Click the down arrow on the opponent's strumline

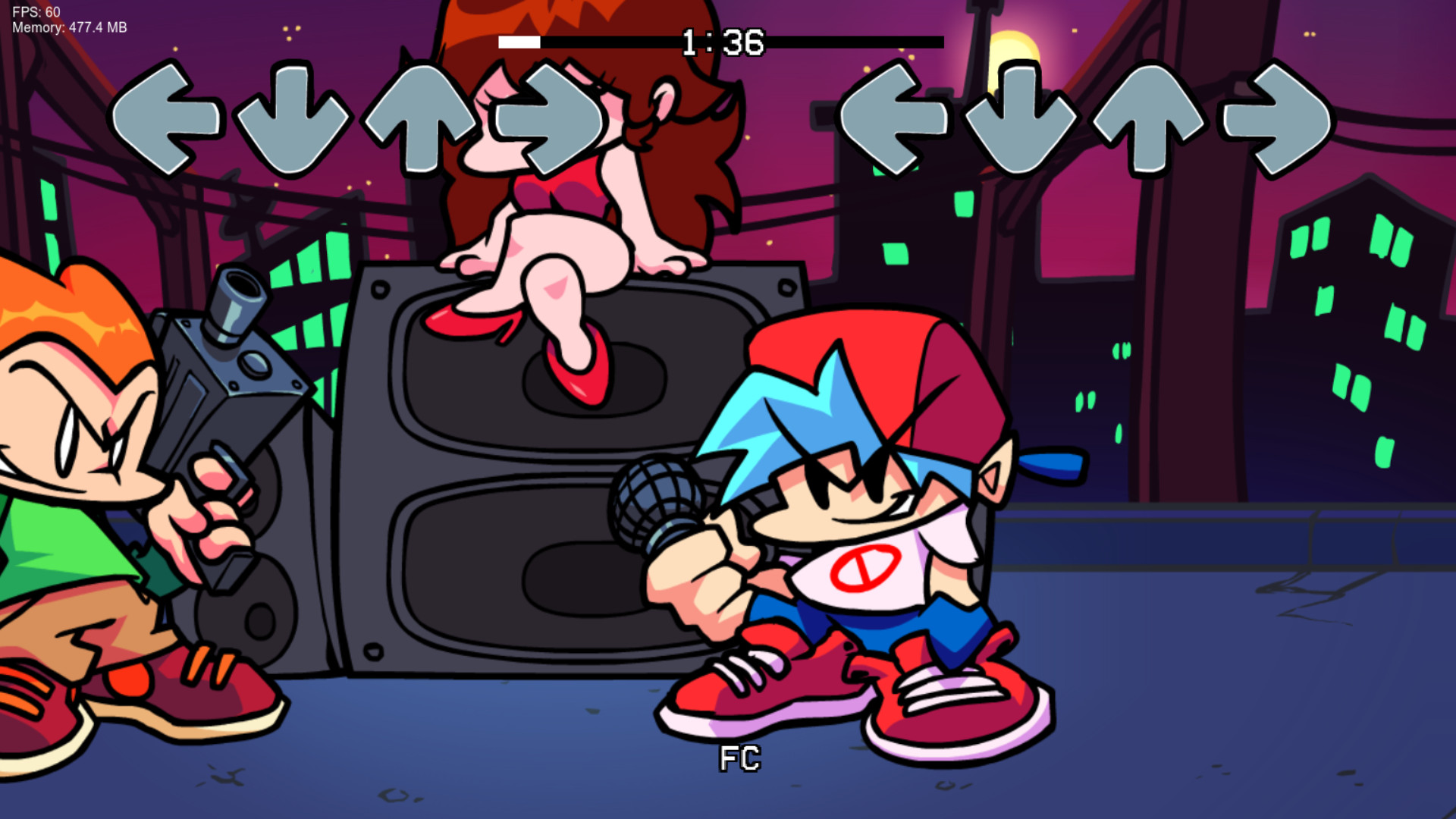pyautogui.click(x=296, y=121)
